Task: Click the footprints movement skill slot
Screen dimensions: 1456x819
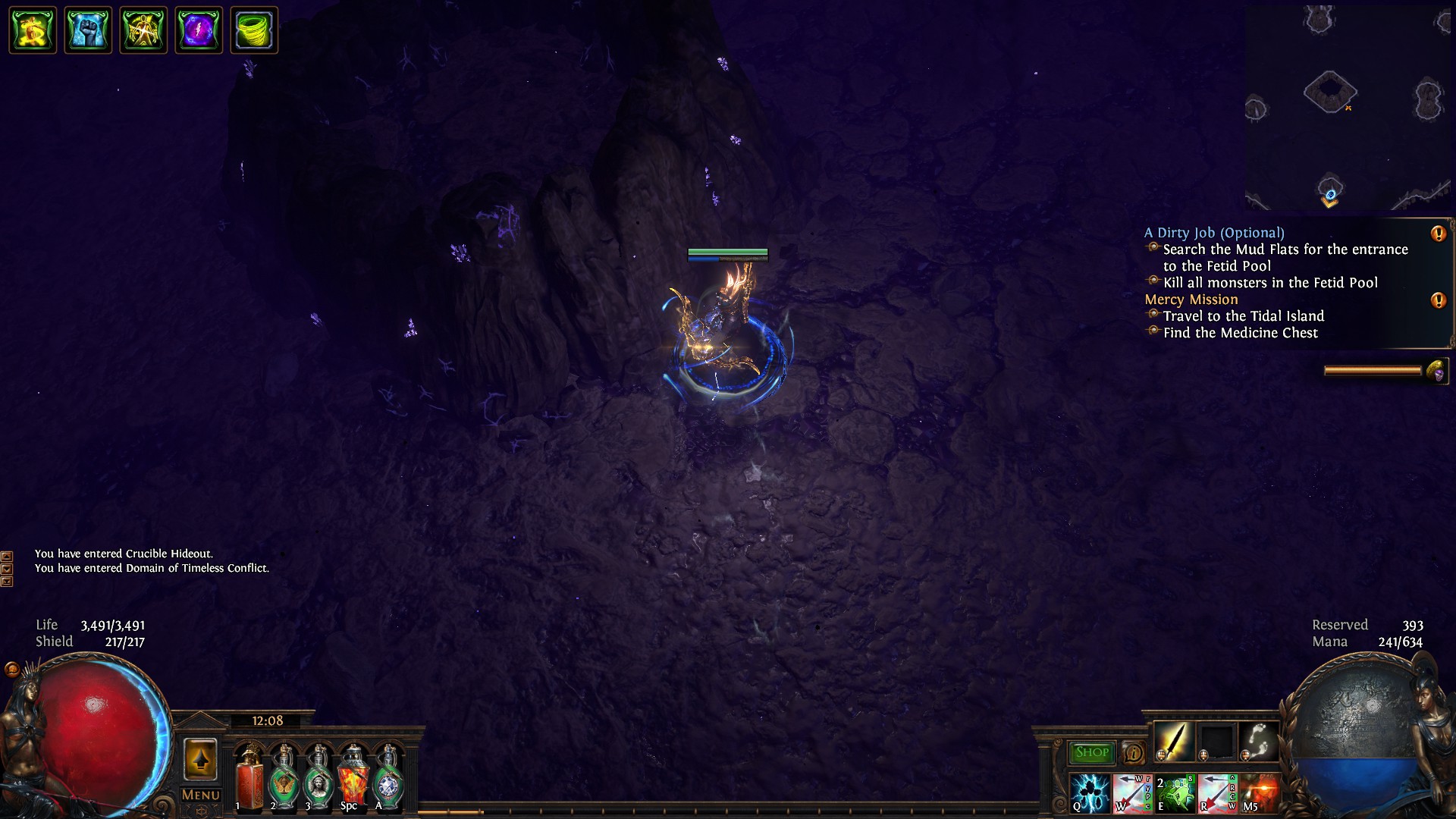Action: point(1259,741)
